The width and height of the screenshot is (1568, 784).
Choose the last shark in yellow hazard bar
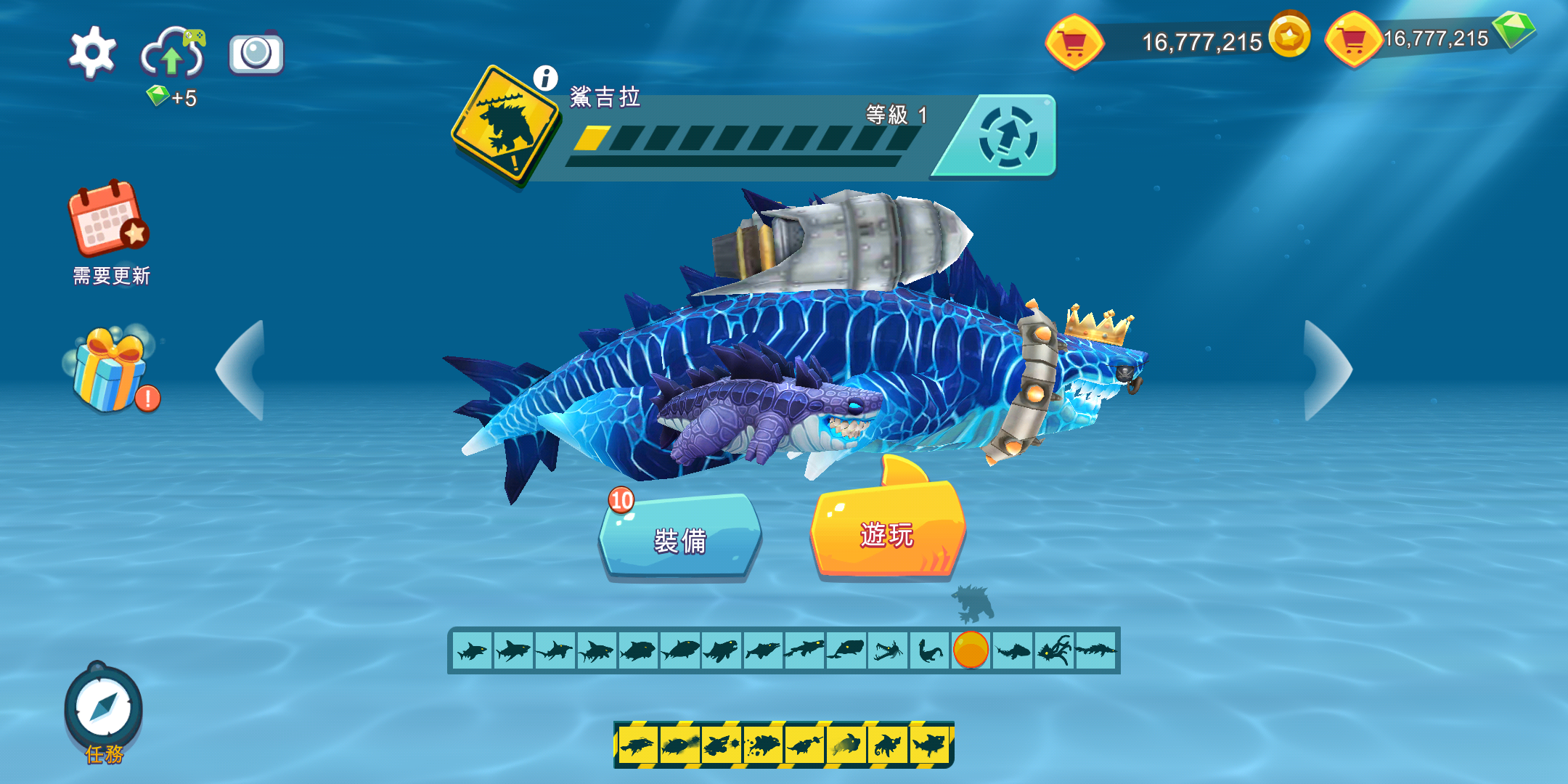point(929,745)
